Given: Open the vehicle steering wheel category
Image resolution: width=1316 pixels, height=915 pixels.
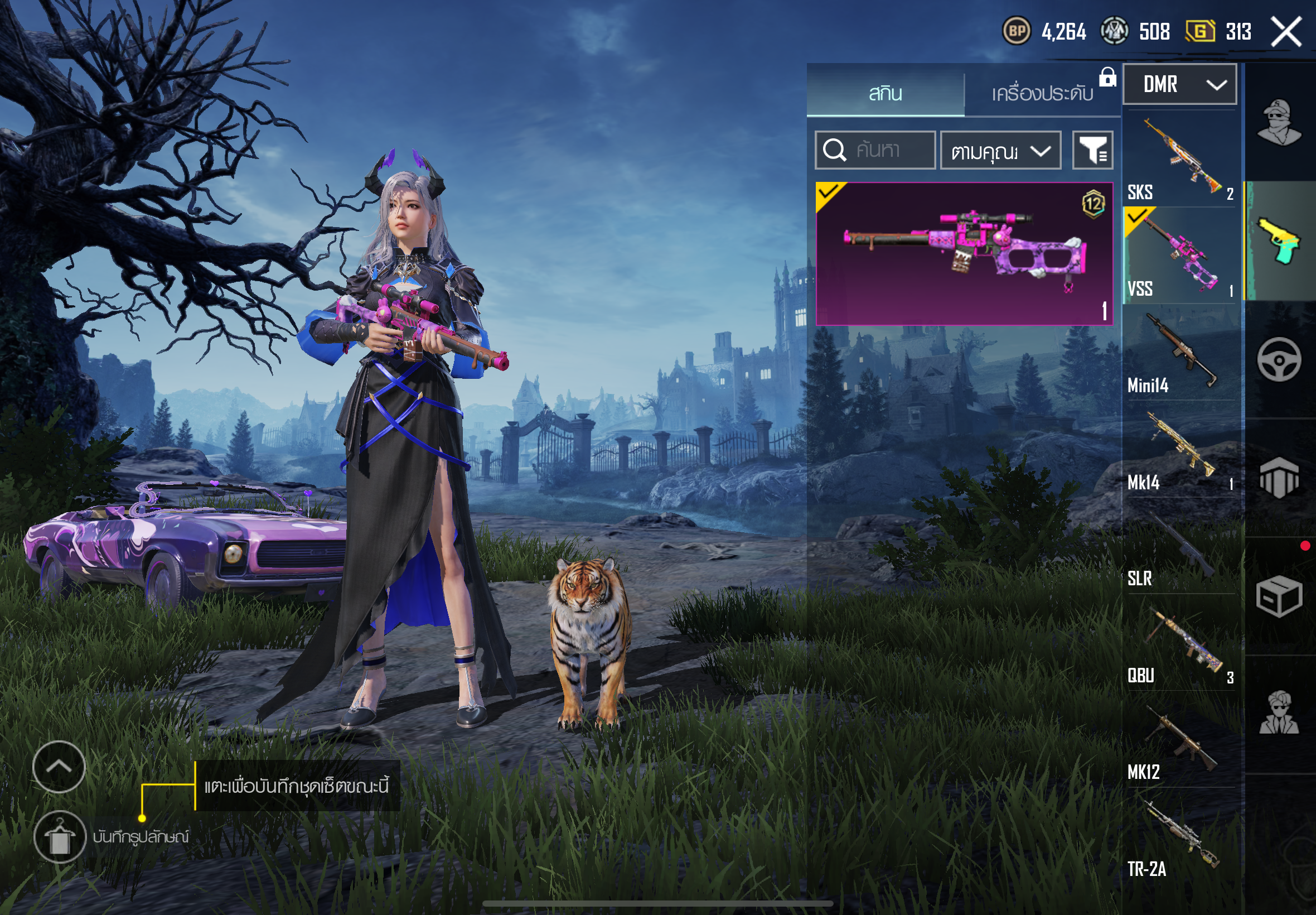Looking at the screenshot, I should [x=1279, y=360].
